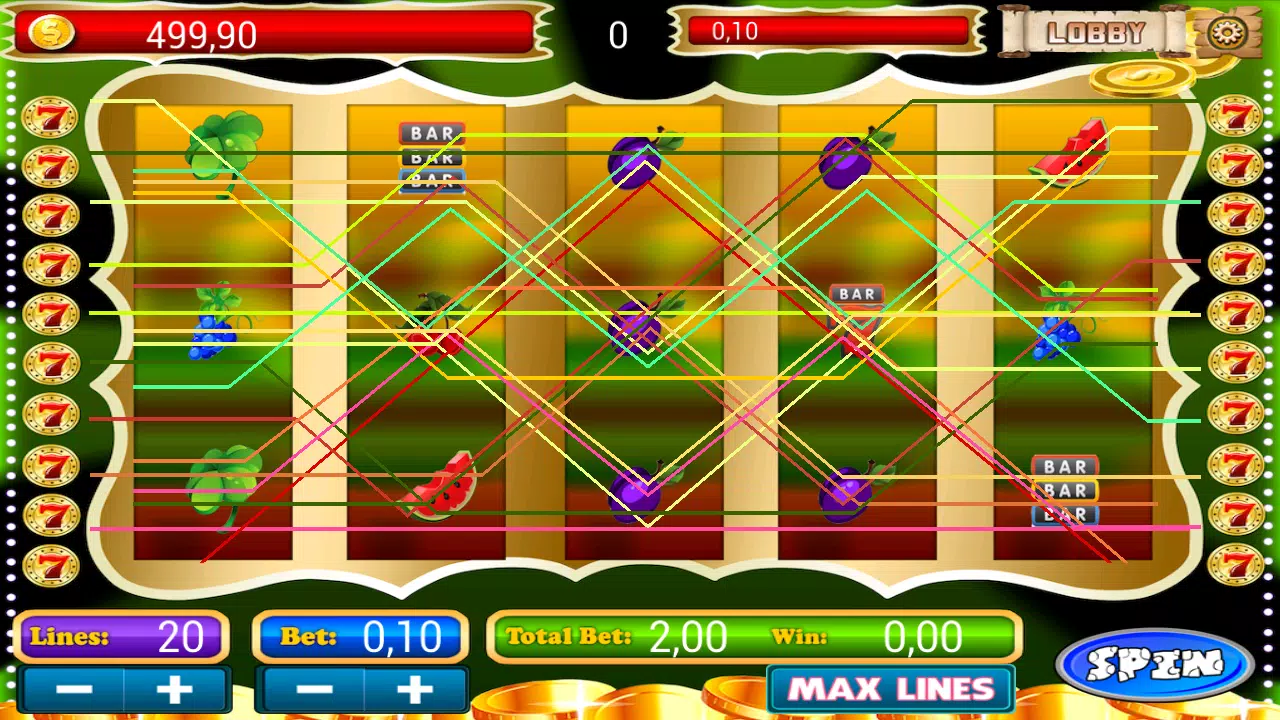Raise the bet amount
The image size is (1280, 720).
pos(415,690)
